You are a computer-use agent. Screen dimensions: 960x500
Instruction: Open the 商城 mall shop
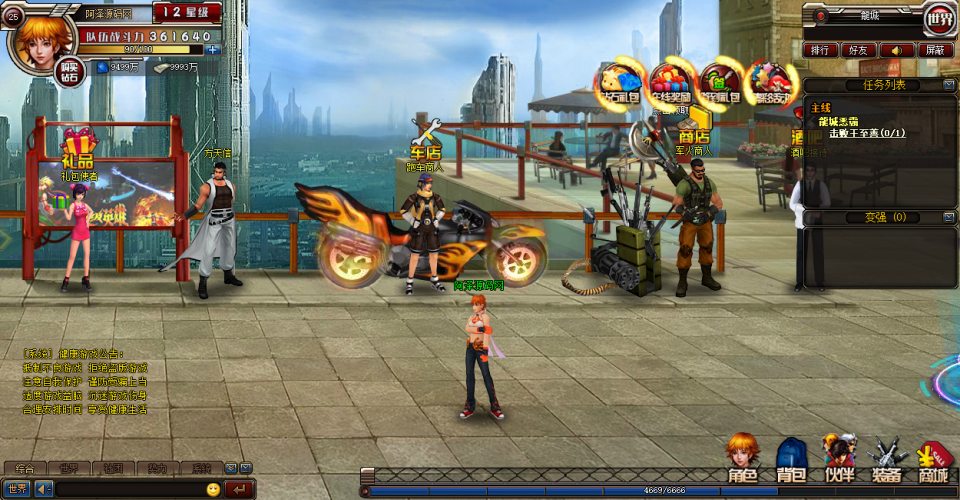934,462
